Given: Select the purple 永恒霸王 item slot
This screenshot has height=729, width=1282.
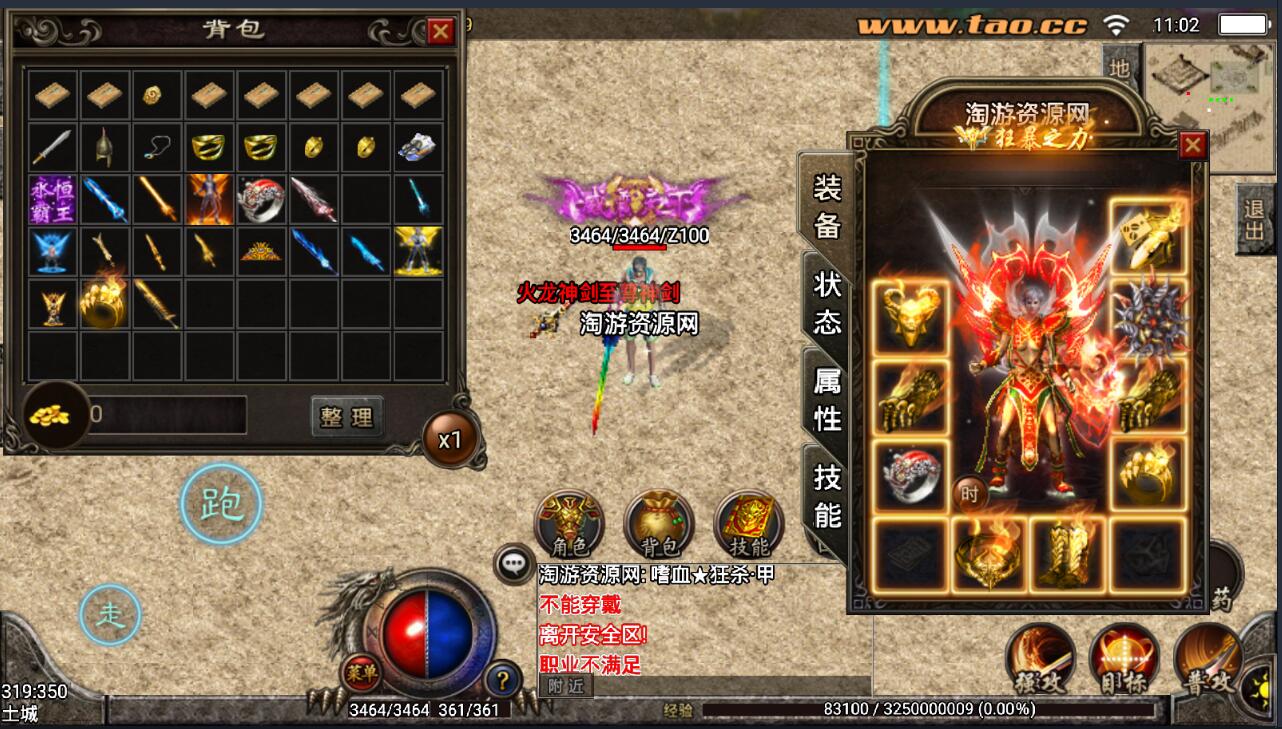Looking at the screenshot, I should pos(54,200).
